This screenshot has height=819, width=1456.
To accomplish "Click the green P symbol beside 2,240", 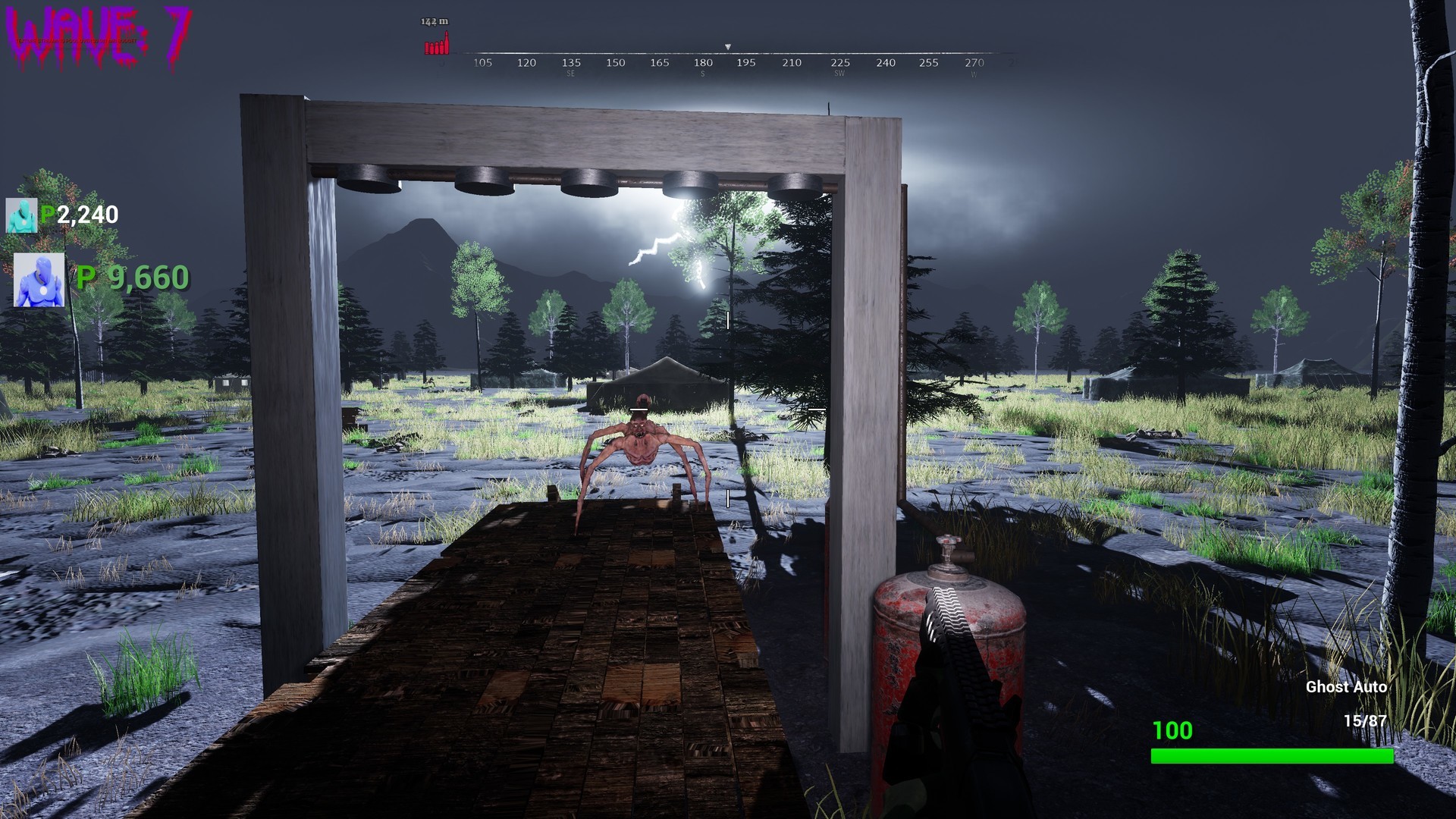I will coord(45,215).
